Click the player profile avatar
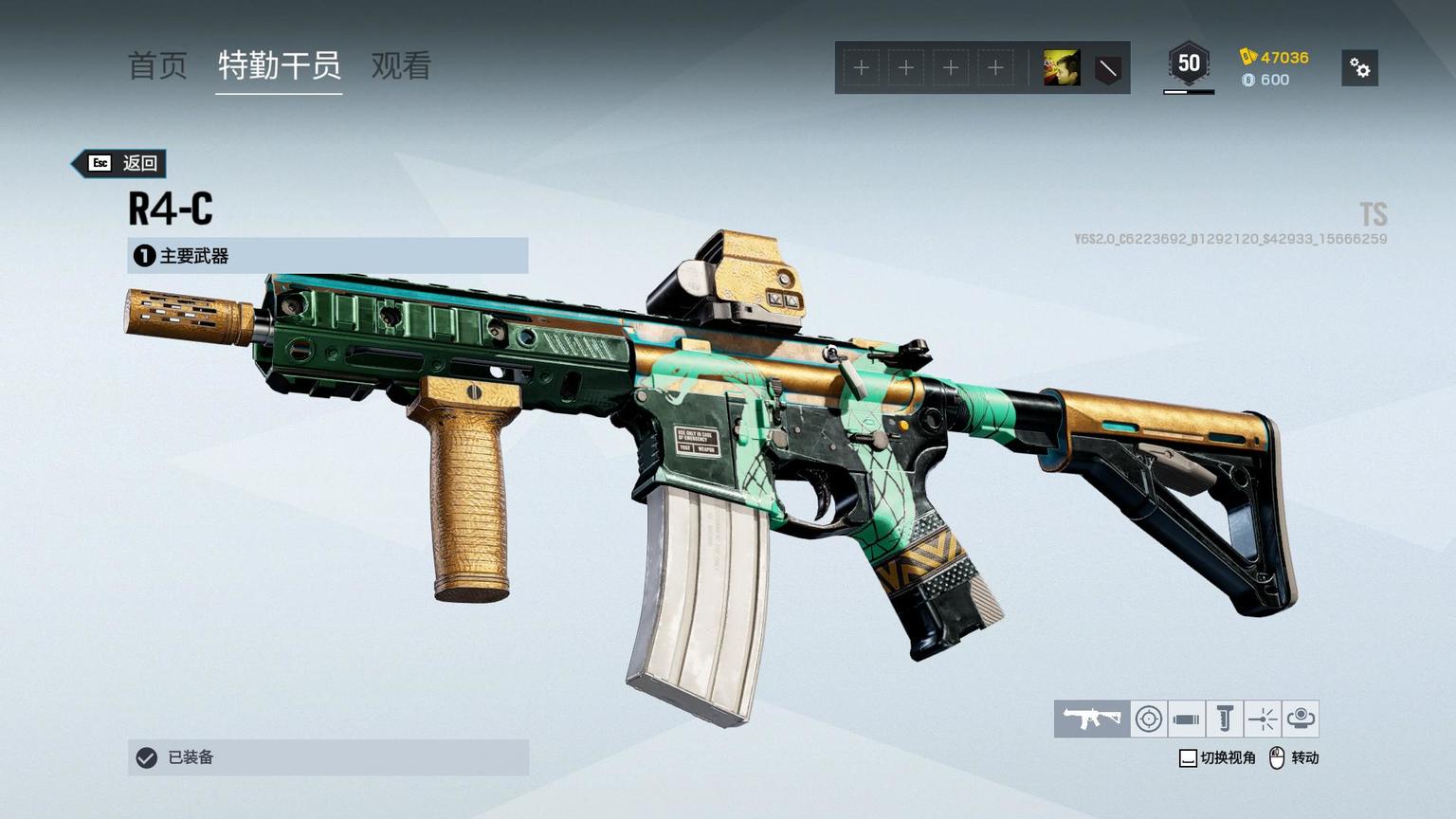 (1062, 68)
